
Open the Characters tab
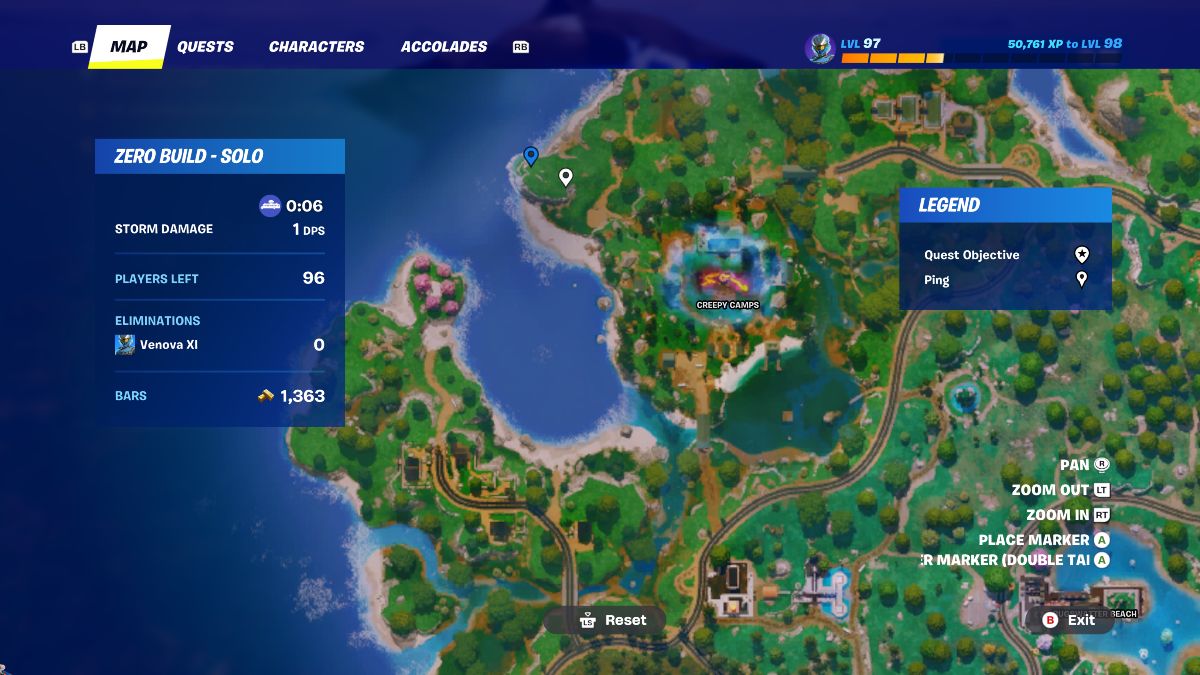click(x=316, y=46)
